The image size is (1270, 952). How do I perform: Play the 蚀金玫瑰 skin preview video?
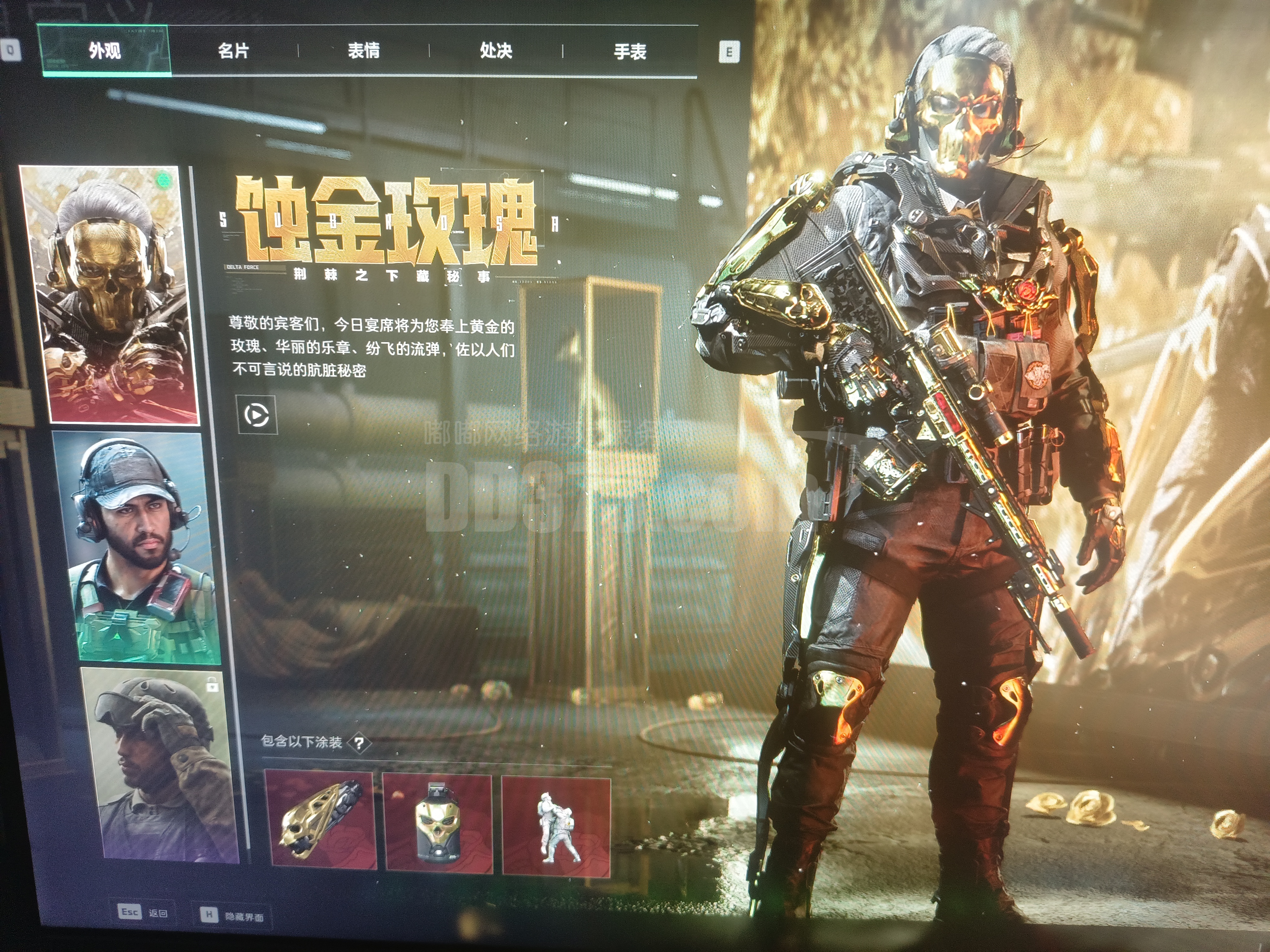click(256, 415)
